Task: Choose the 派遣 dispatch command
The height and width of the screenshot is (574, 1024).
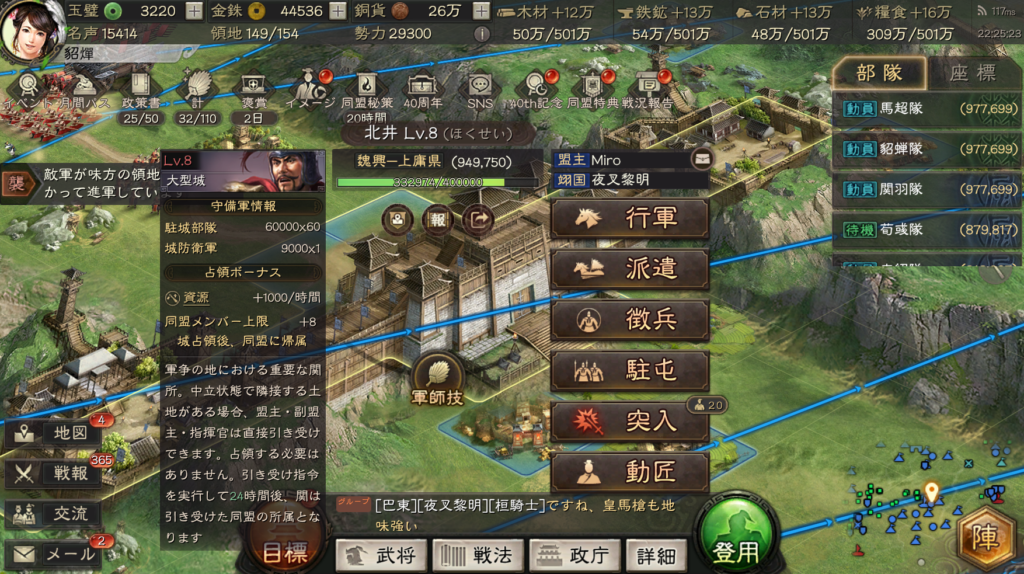Action: [630, 269]
